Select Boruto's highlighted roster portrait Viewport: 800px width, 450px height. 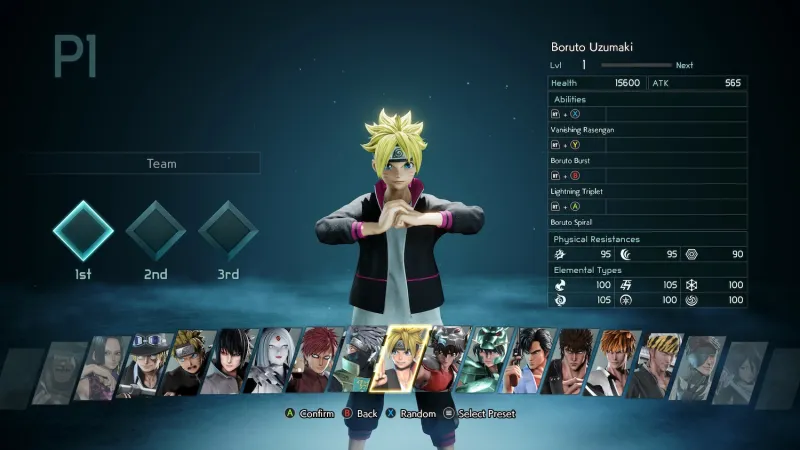click(400, 358)
